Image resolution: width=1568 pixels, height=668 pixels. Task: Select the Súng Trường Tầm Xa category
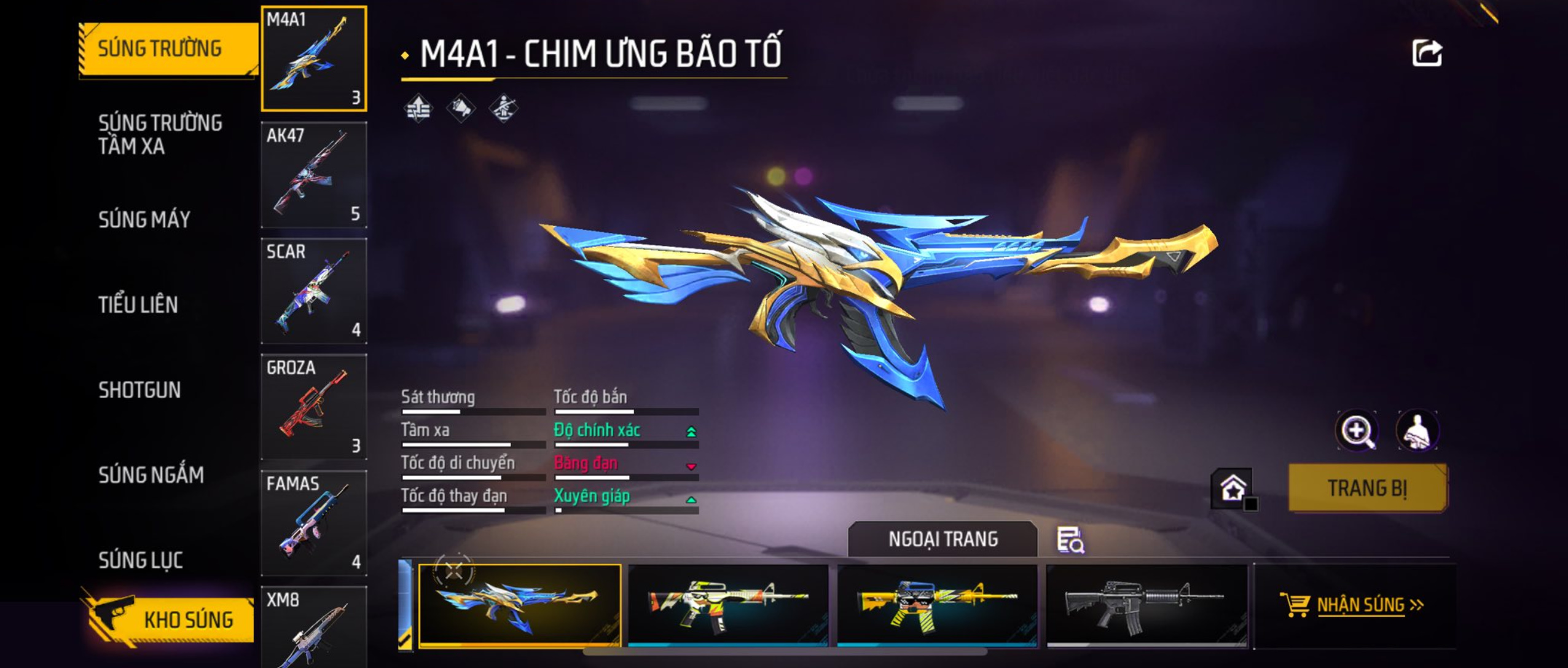pyautogui.click(x=160, y=135)
